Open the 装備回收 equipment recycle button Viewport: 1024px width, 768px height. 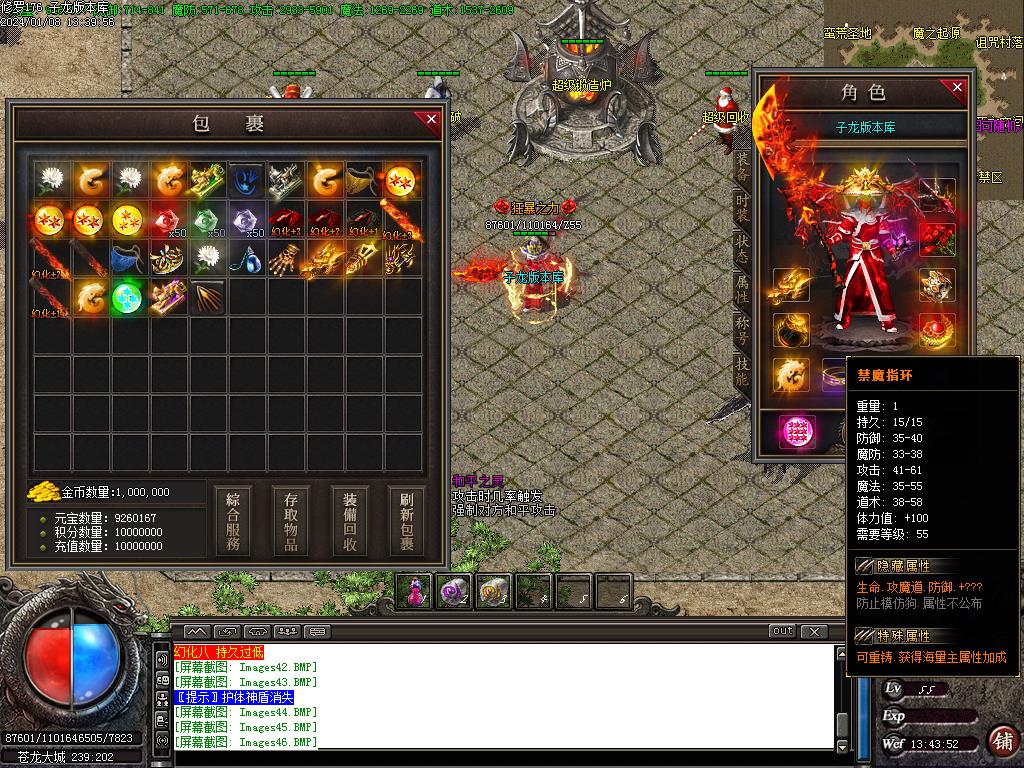click(350, 521)
